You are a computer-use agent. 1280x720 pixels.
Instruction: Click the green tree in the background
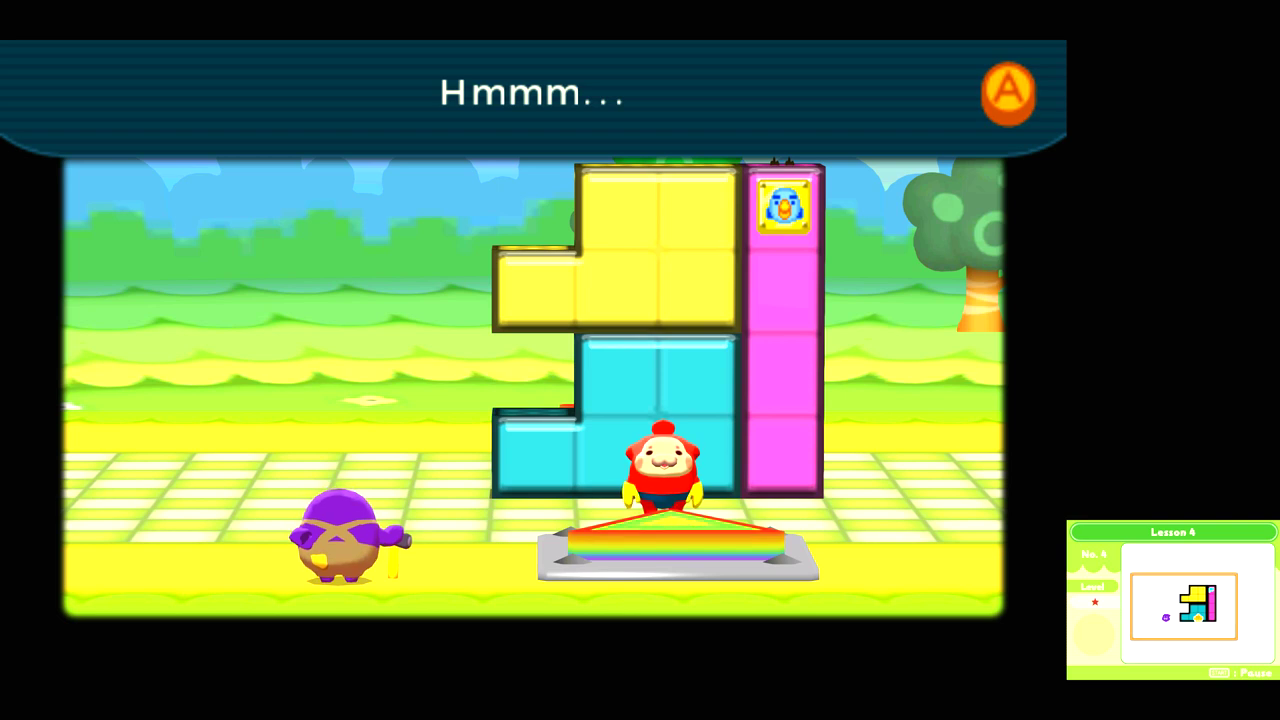pyautogui.click(x=965, y=215)
